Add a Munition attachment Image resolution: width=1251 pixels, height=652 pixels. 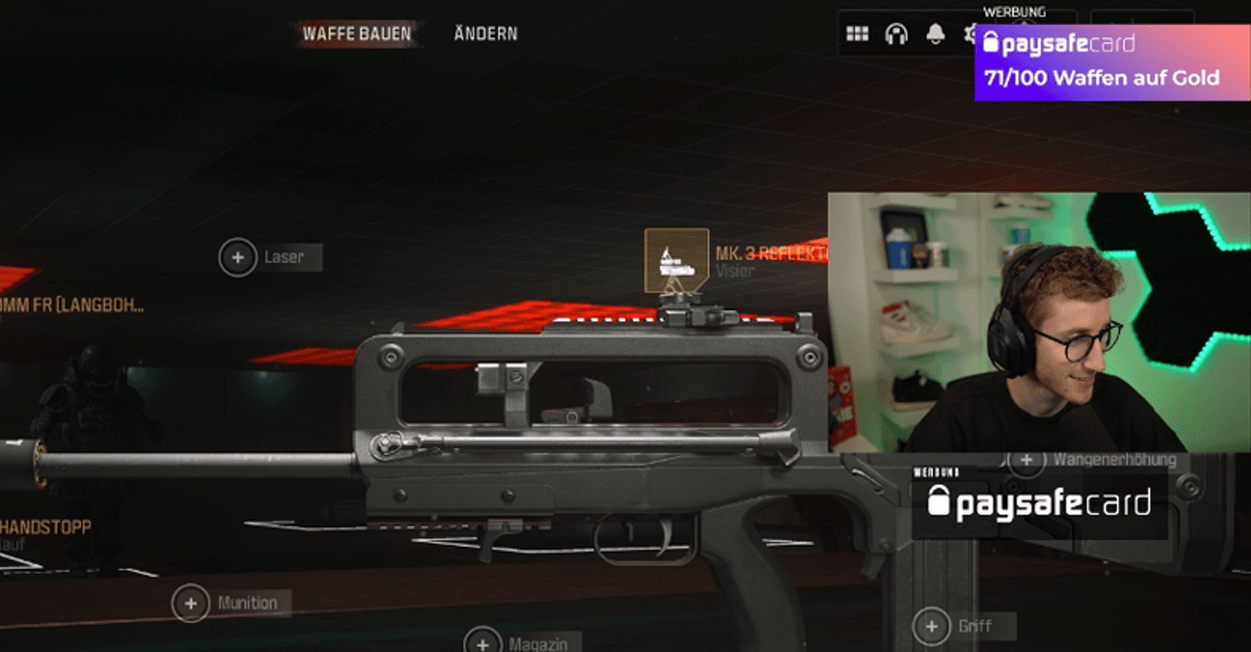point(190,603)
